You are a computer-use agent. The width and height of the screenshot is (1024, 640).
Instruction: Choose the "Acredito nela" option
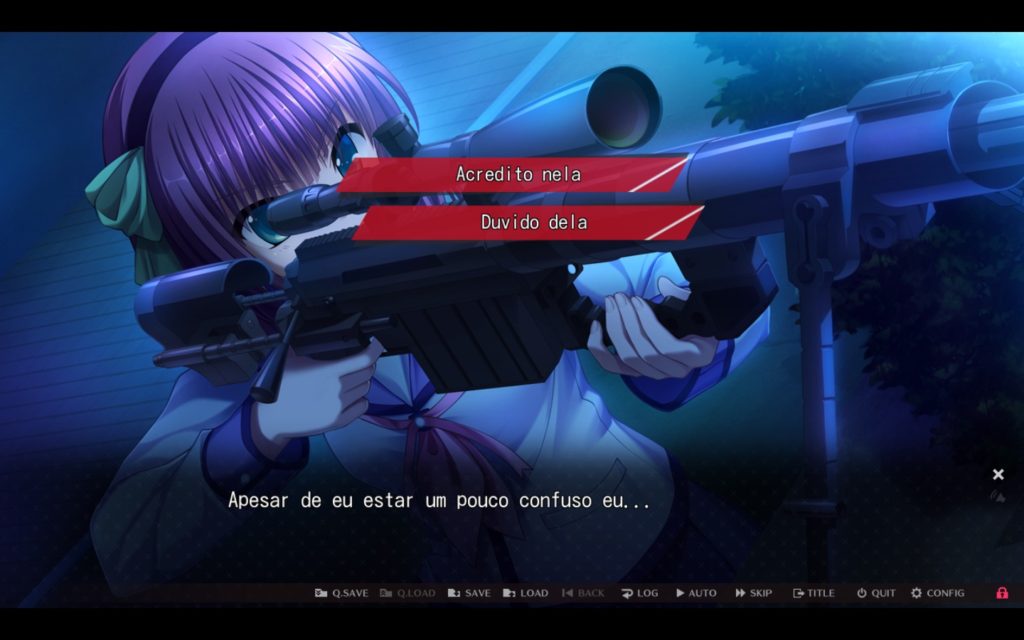(517, 174)
